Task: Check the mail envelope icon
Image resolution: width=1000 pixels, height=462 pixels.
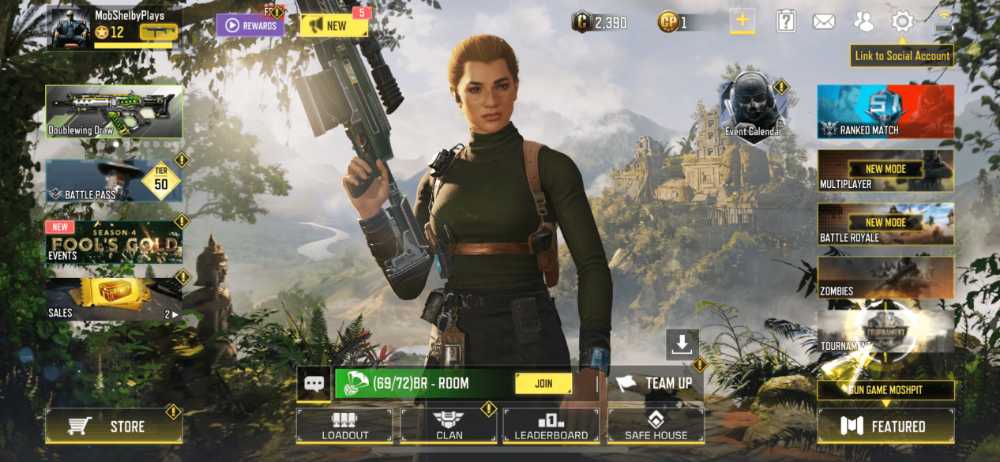Action: click(x=823, y=21)
